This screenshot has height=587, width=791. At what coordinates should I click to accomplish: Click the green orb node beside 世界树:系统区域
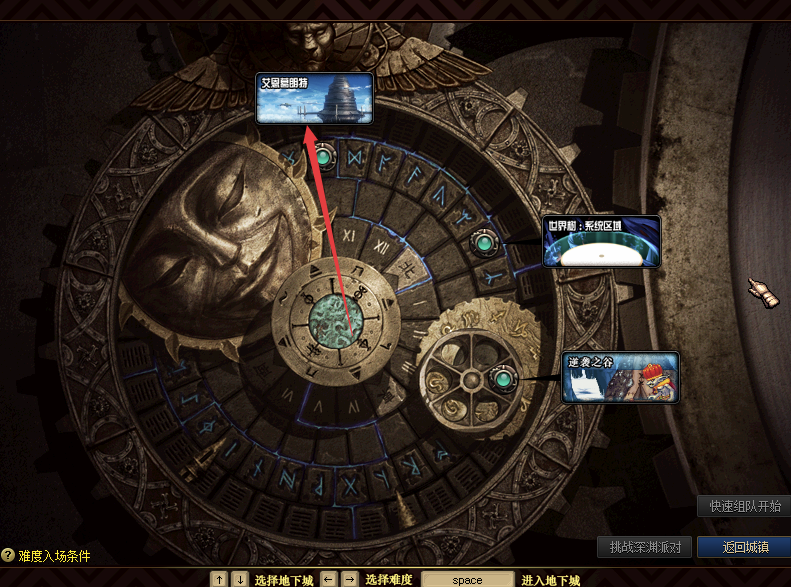click(x=484, y=242)
